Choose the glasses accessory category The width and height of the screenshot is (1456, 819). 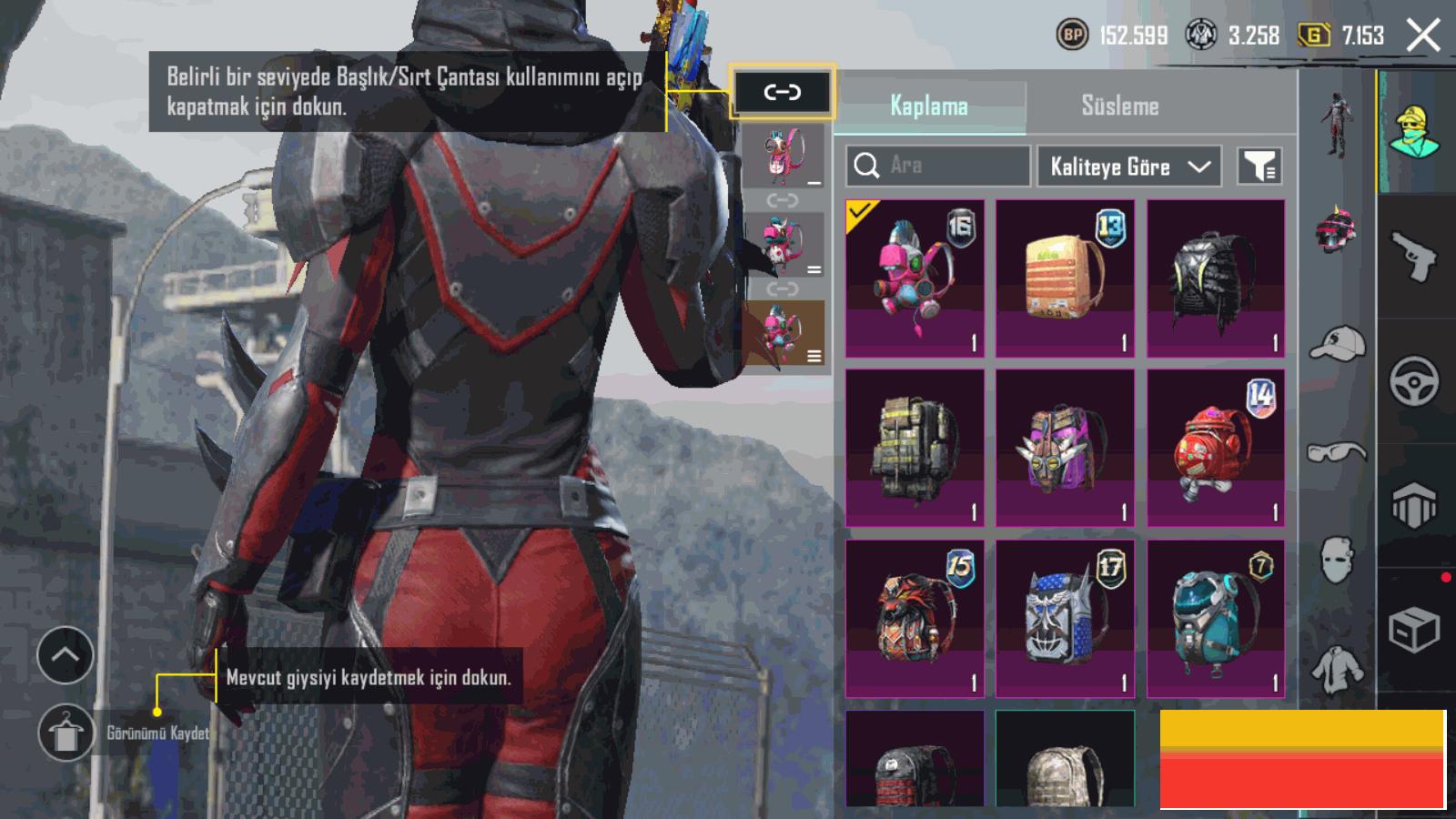click(x=1336, y=451)
